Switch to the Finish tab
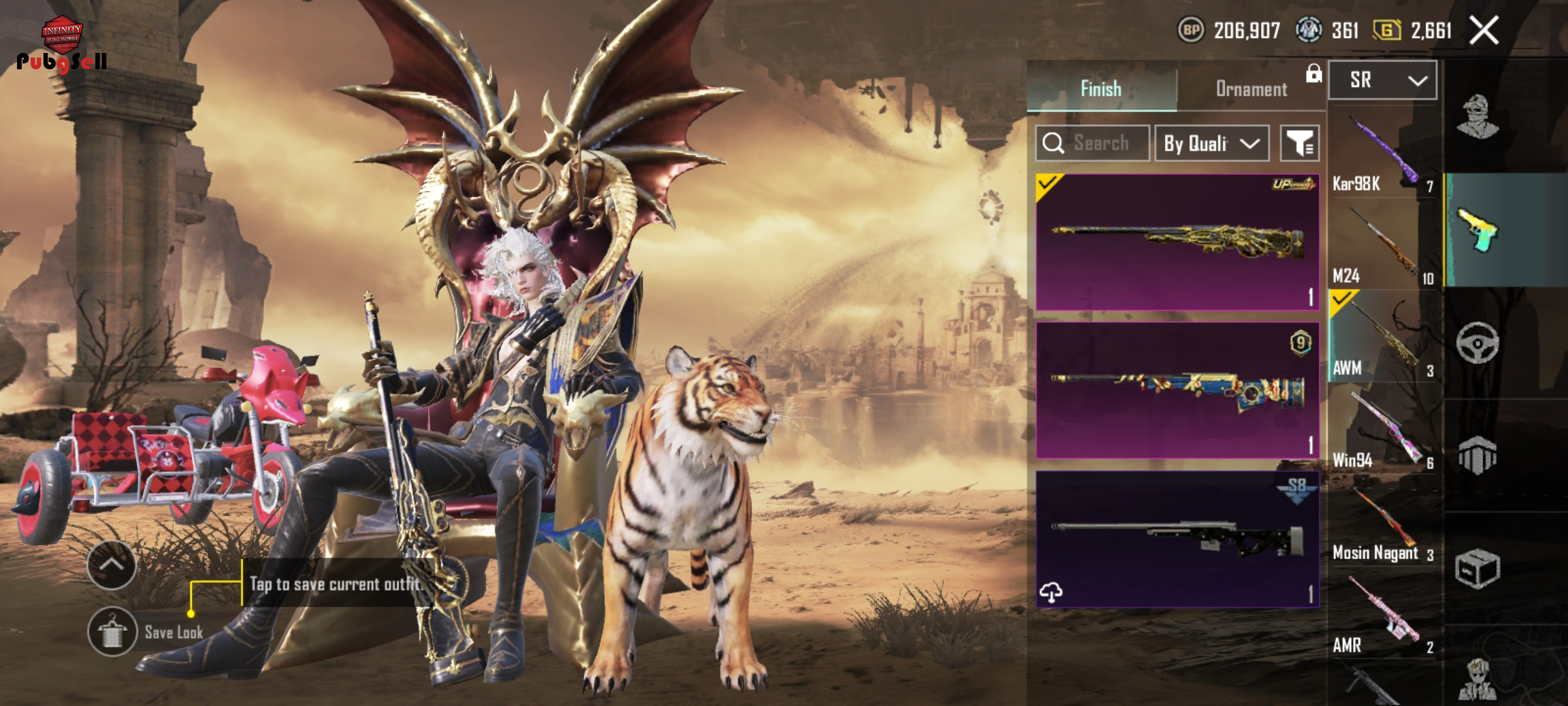 point(1102,88)
